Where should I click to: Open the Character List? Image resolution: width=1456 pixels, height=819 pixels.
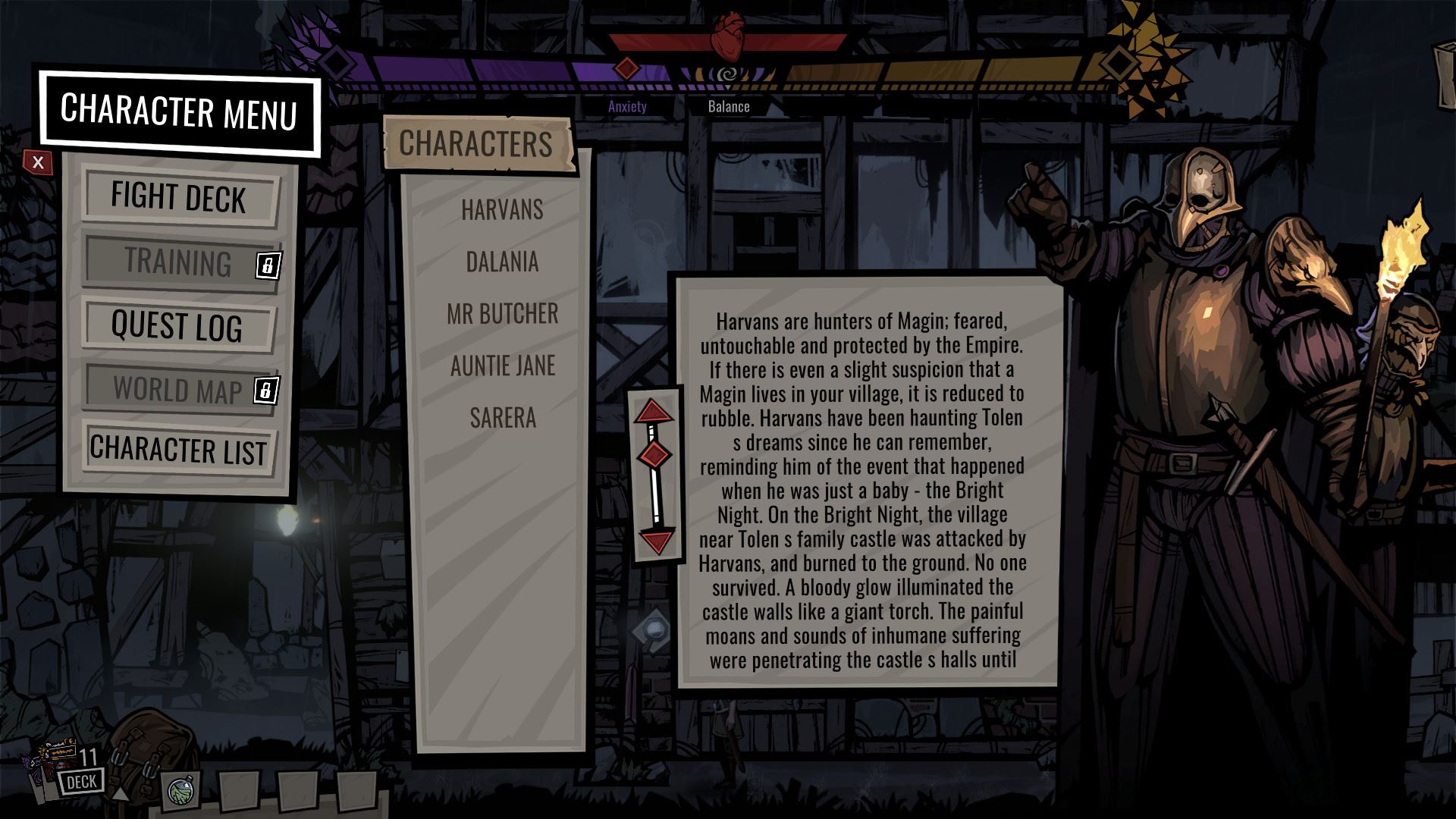179,449
